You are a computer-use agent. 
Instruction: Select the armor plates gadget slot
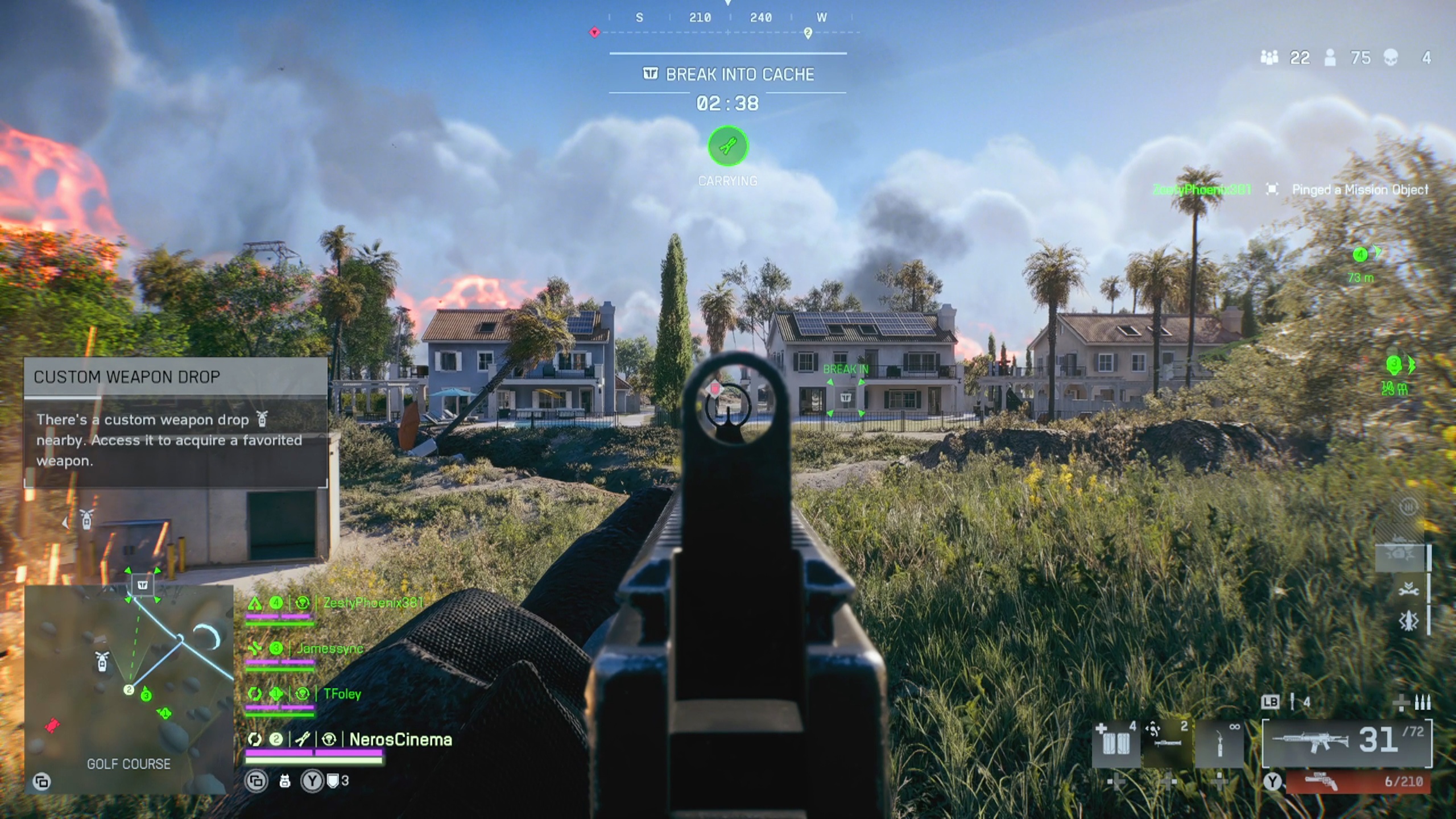[x=1116, y=743]
